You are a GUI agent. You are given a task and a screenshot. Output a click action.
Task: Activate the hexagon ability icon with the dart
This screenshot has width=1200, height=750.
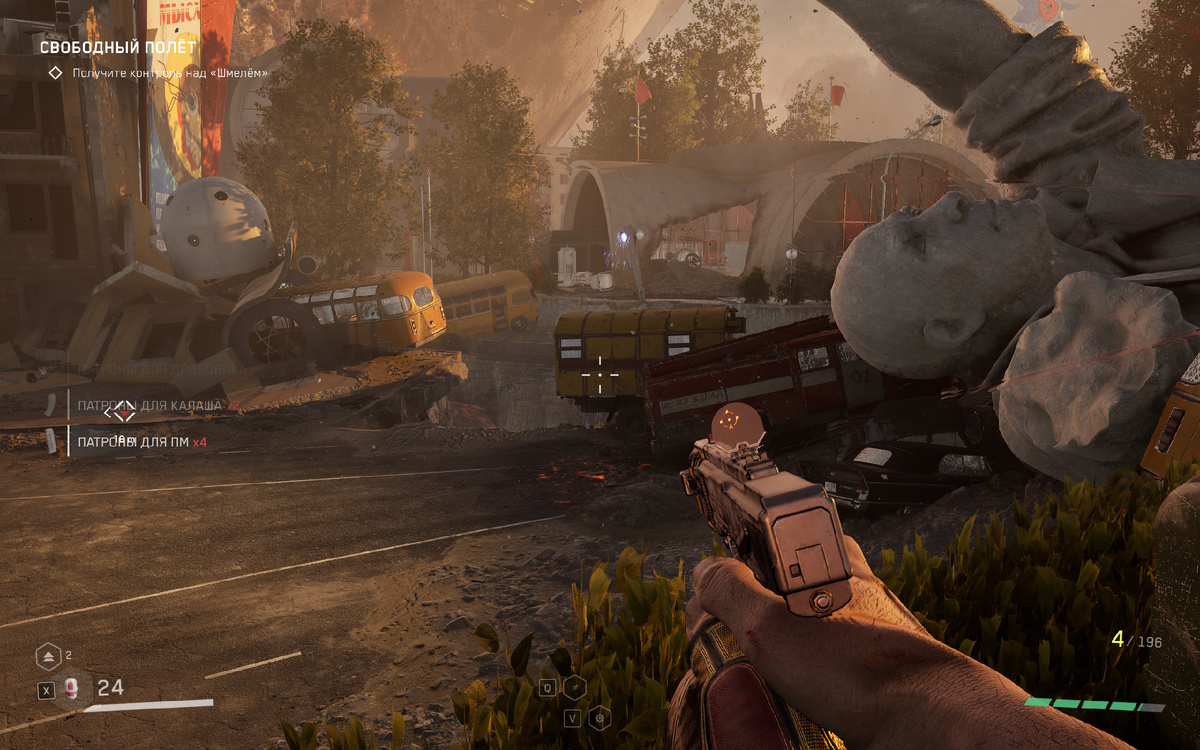[574, 687]
